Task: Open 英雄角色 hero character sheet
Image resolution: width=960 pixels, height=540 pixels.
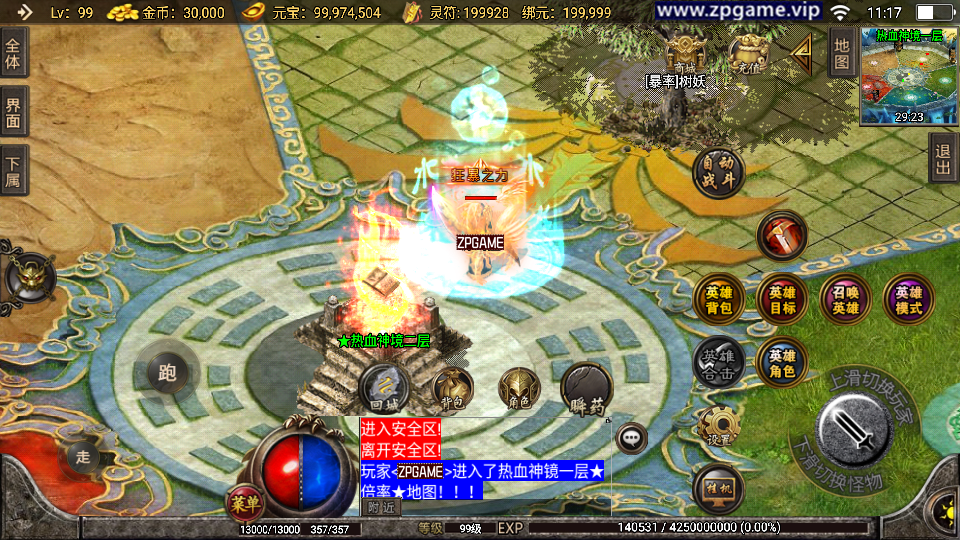Action: coord(782,362)
